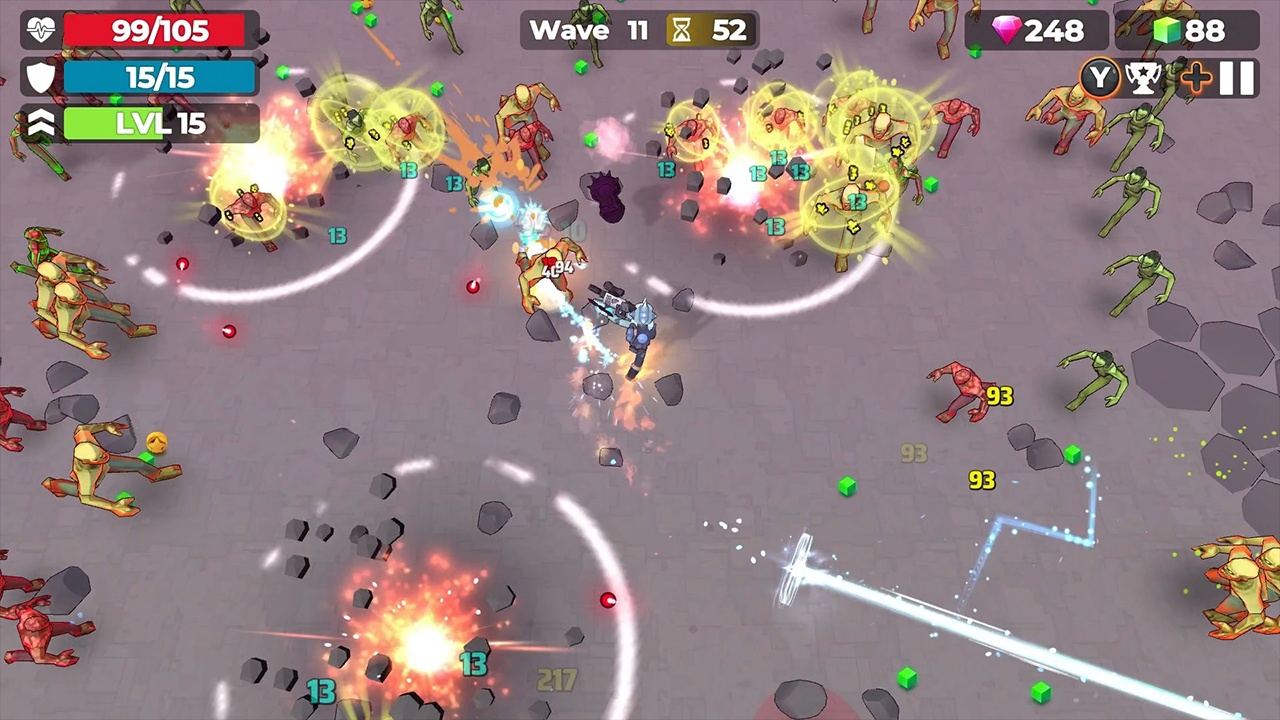This screenshot has height=720, width=1280.
Task: Click the double-chevron level icon
Action: (38, 123)
